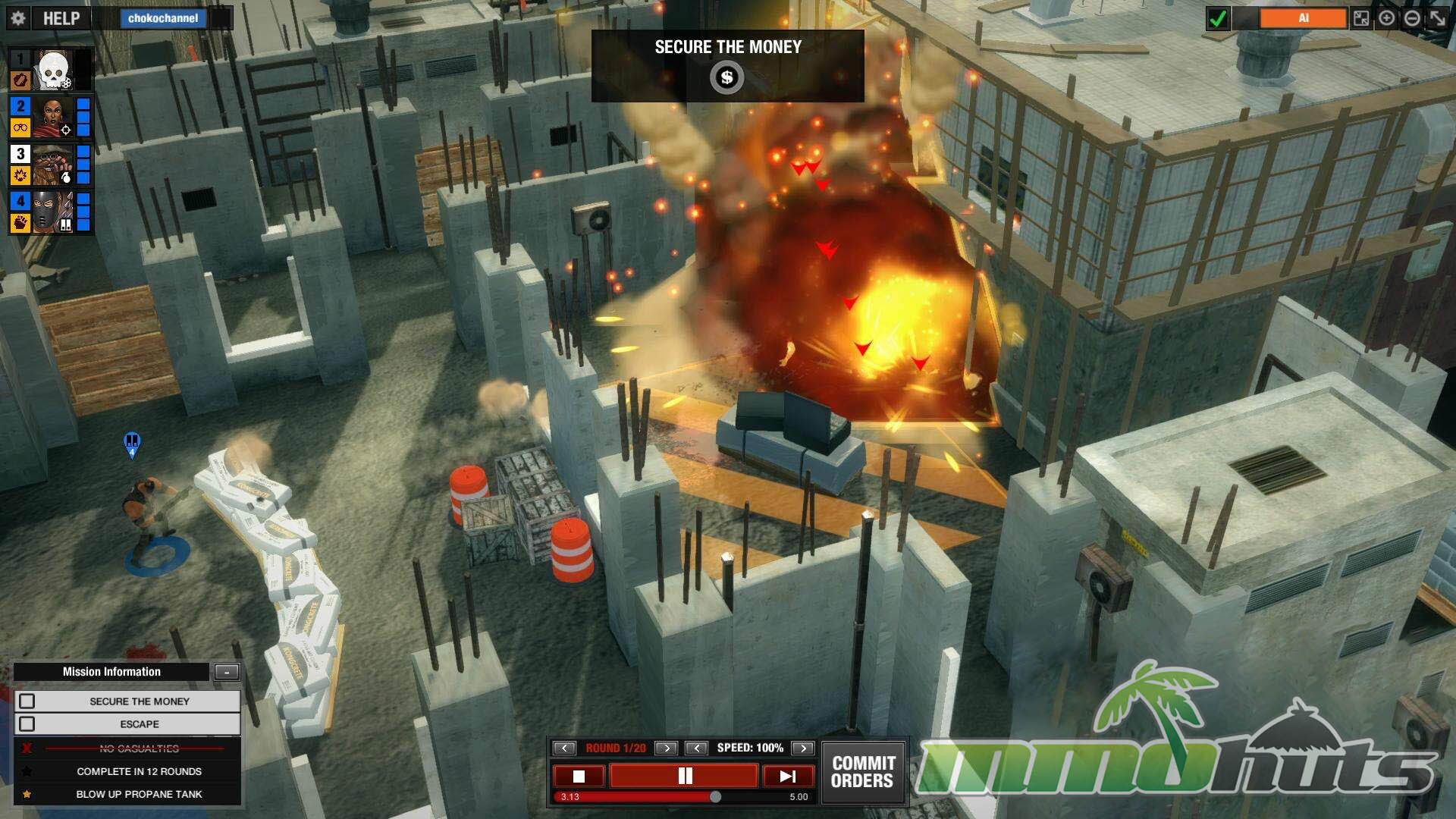Toggle fullscreen with diagonal arrows icon
The width and height of the screenshot is (1456, 819).
[1437, 18]
